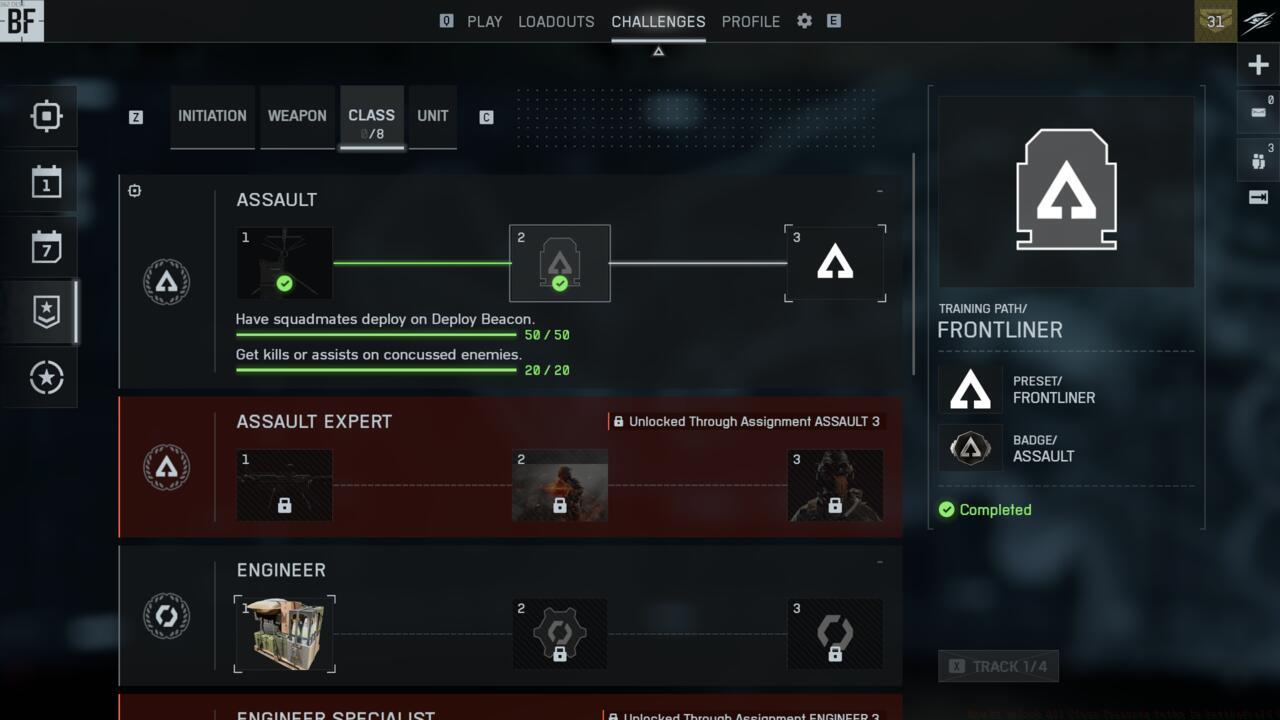Image resolution: width=1280 pixels, height=720 pixels.
Task: Open the PLAY menu entry
Action: pos(485,21)
